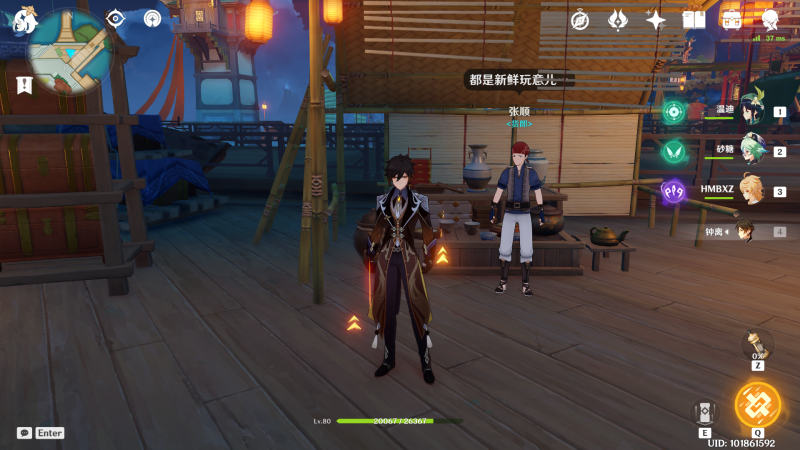
Task: Switch to party member 温迪
Action: (x=752, y=111)
